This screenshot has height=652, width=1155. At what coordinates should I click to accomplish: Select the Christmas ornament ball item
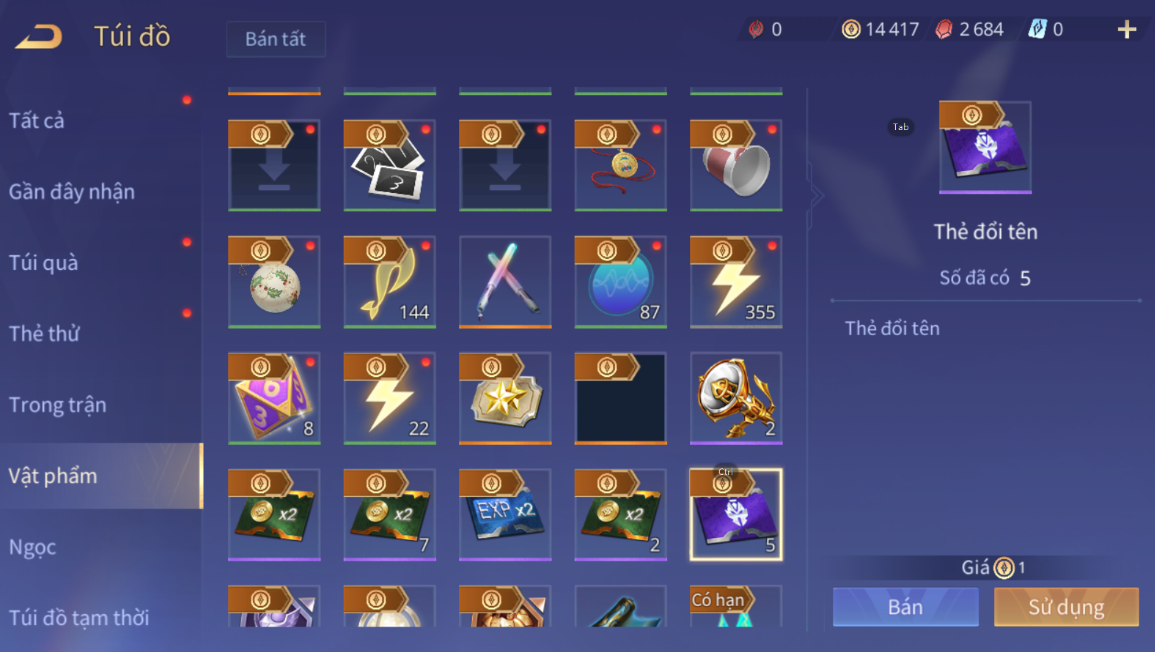point(274,282)
